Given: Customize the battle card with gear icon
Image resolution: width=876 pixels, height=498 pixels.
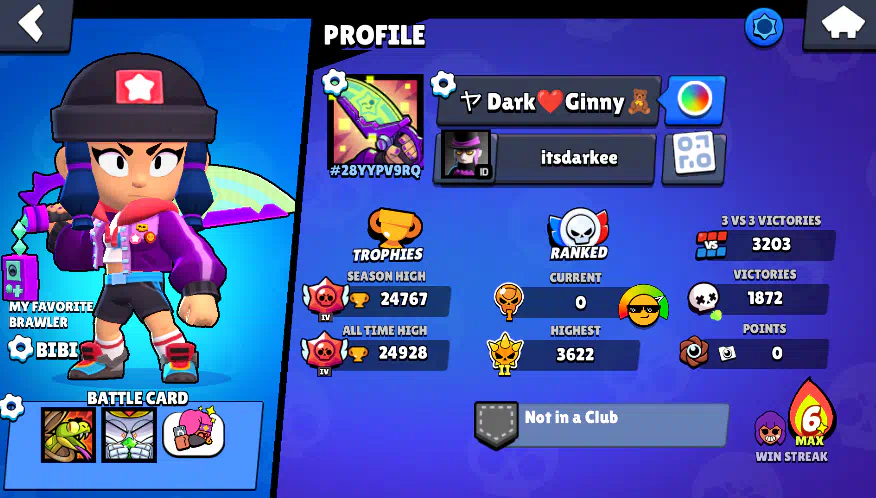Looking at the screenshot, I should (x=12, y=406).
